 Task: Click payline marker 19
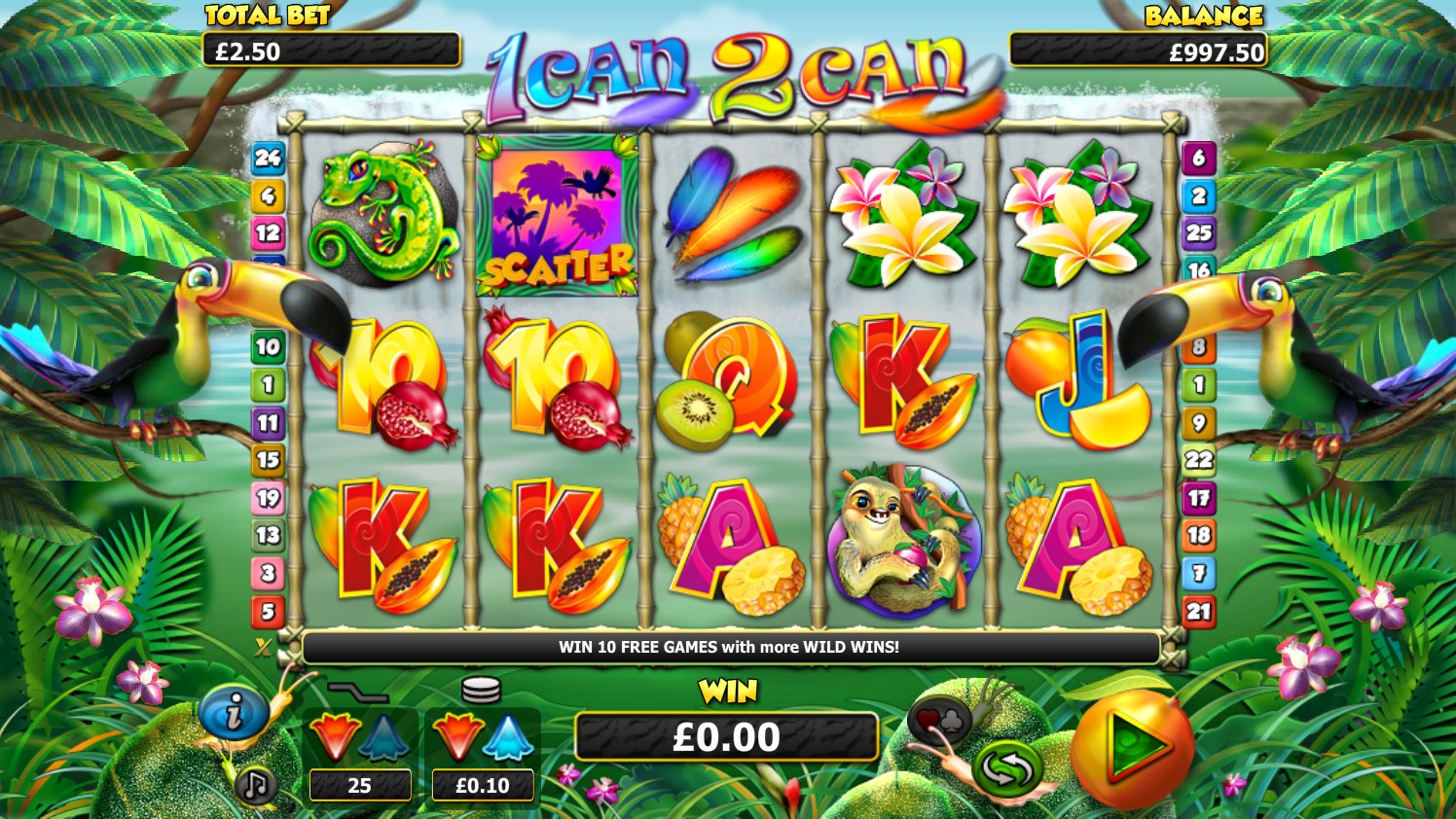click(x=268, y=498)
